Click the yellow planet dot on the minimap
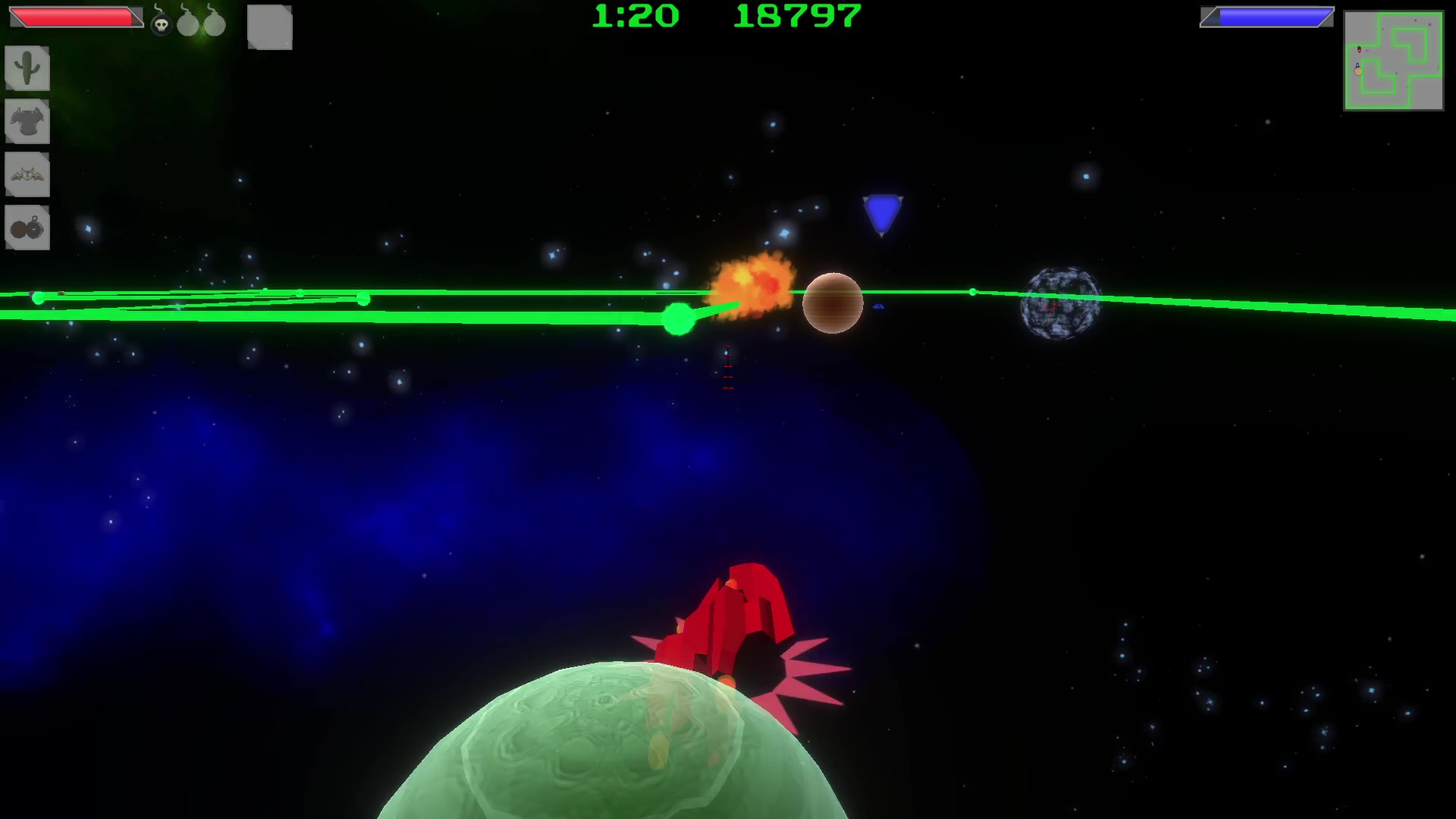 1358,71
